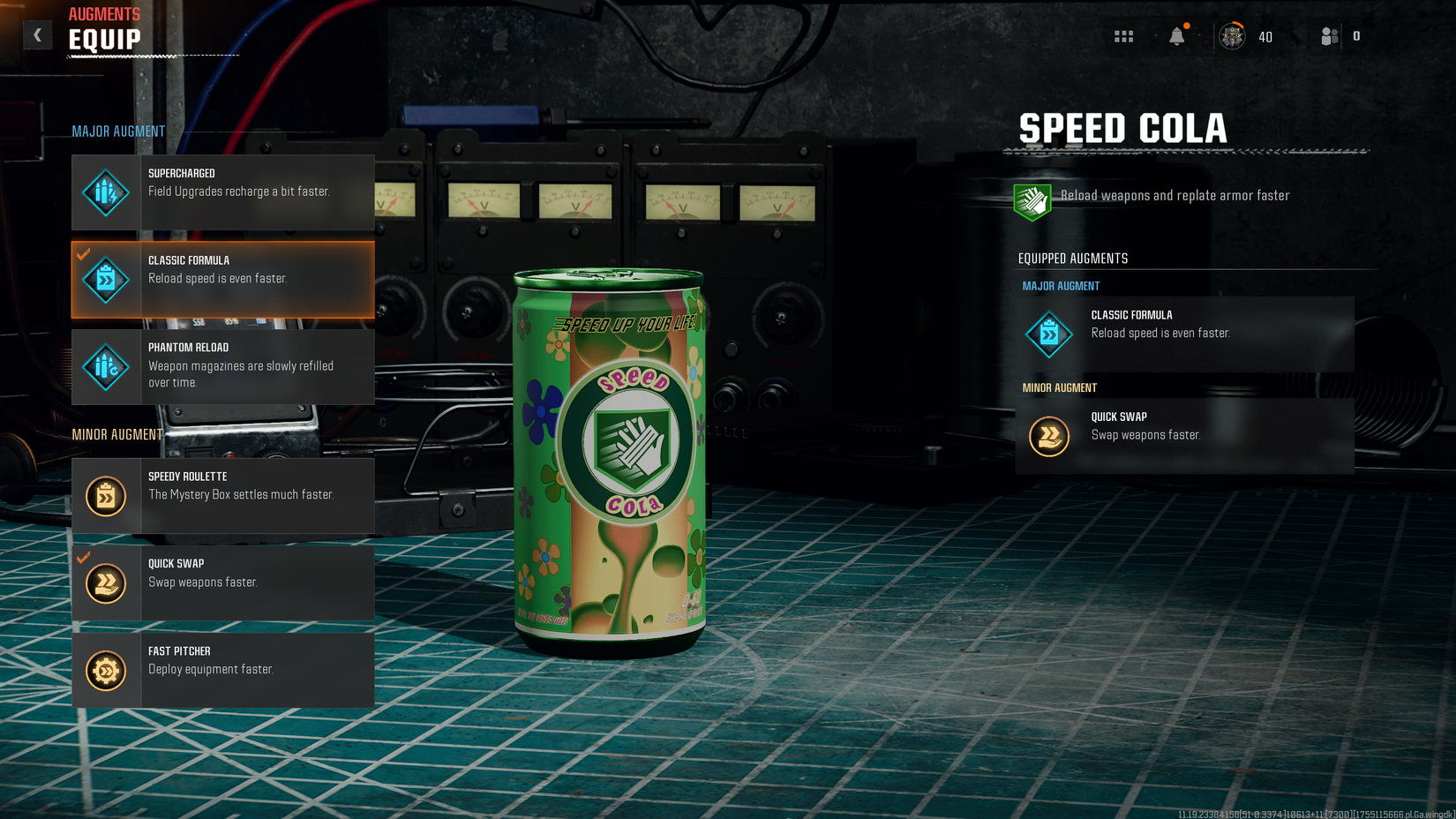The height and width of the screenshot is (819, 1456).
Task: Collapse the Major Augment section header
Action: (117, 131)
